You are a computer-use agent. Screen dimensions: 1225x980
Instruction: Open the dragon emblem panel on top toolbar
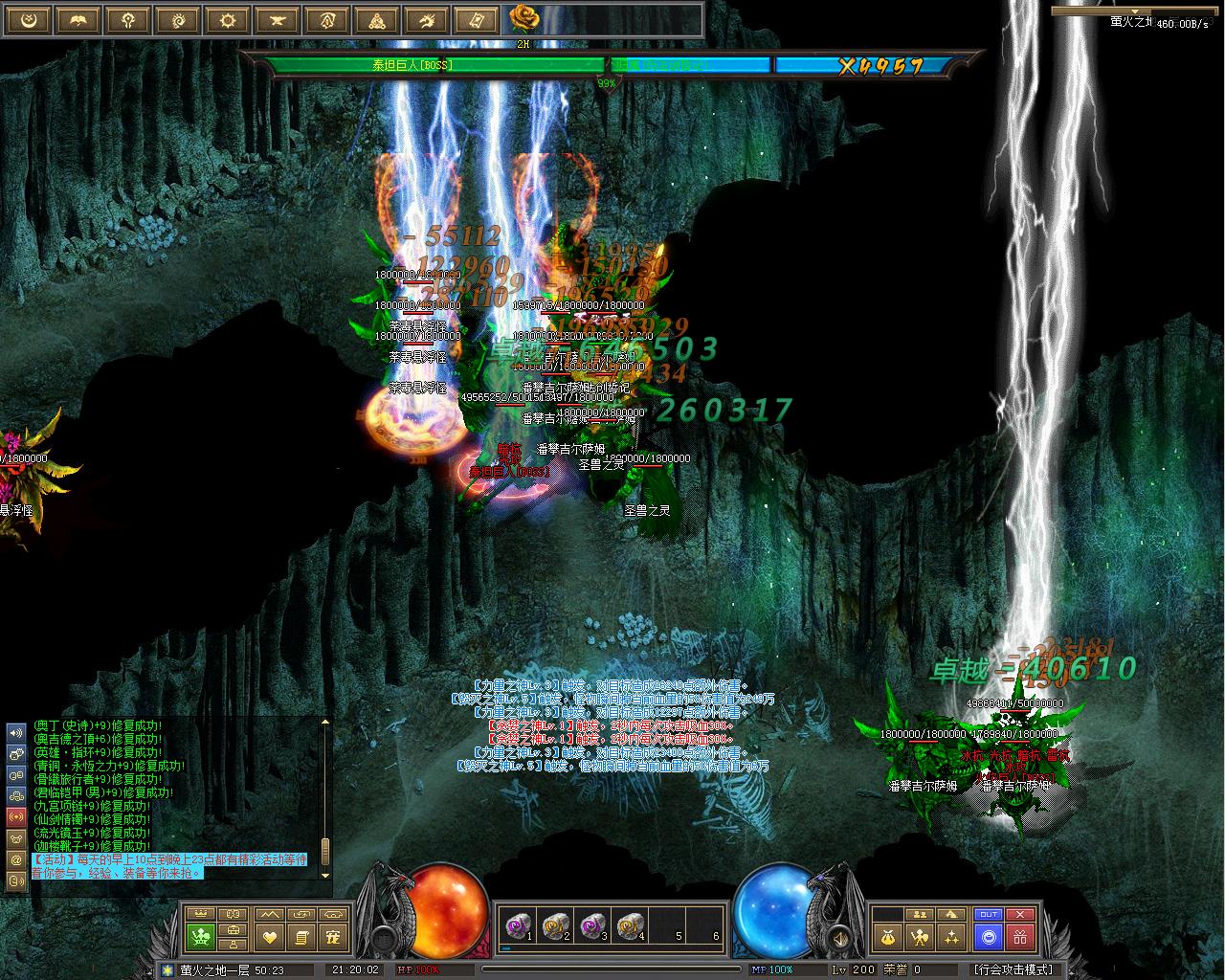[x=426, y=20]
